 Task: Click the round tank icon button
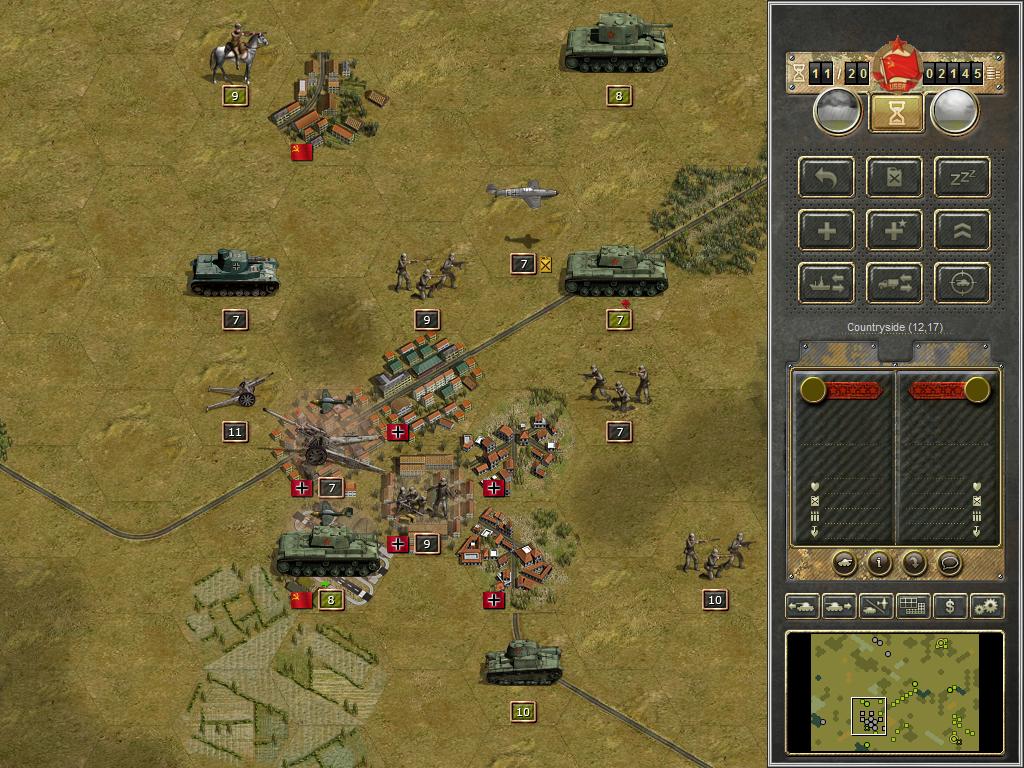(844, 563)
